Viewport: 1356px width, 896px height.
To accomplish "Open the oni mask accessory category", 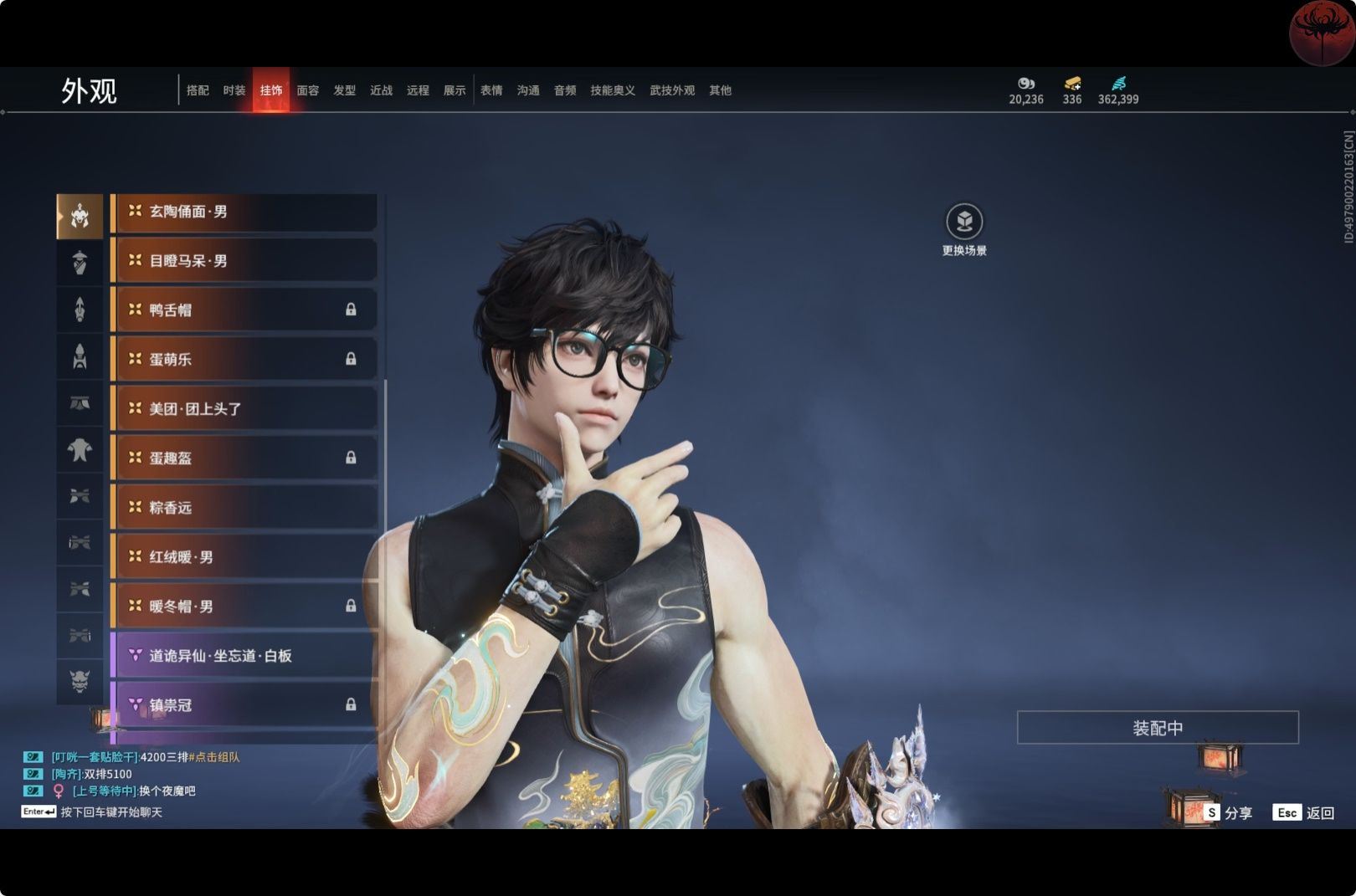I will coord(80,681).
